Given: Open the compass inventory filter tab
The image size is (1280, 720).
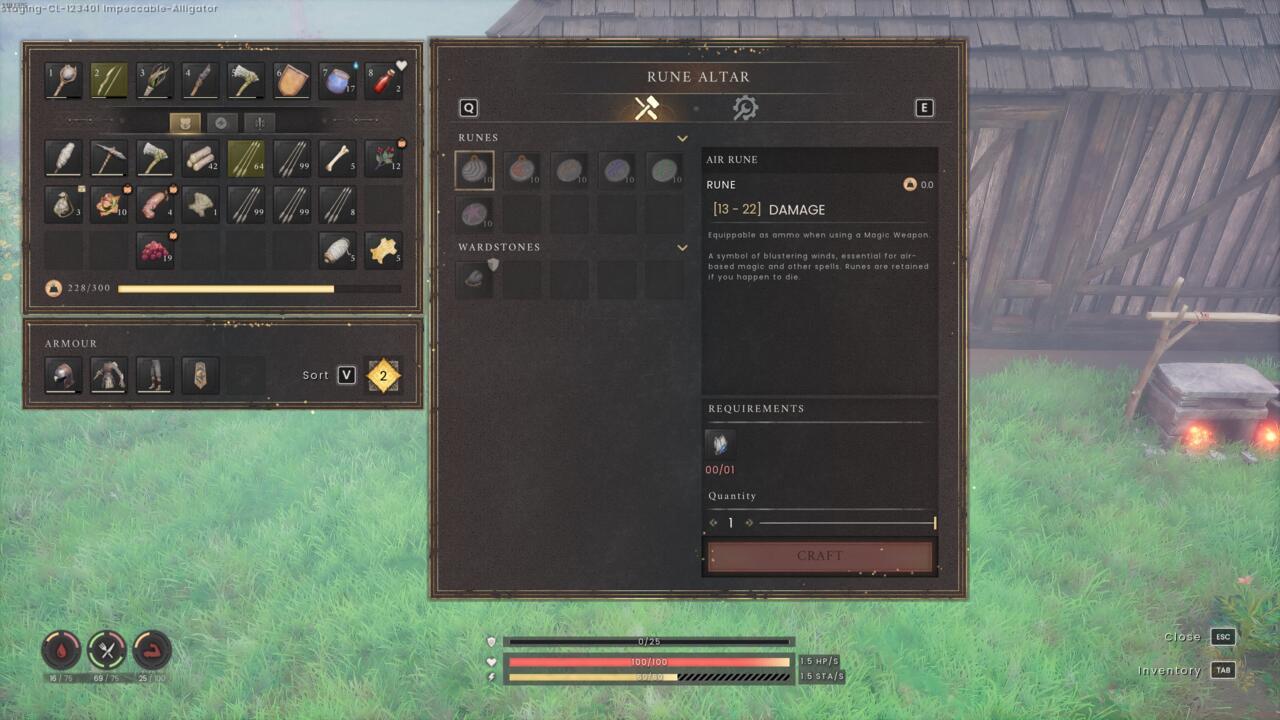Looking at the screenshot, I should (x=222, y=122).
